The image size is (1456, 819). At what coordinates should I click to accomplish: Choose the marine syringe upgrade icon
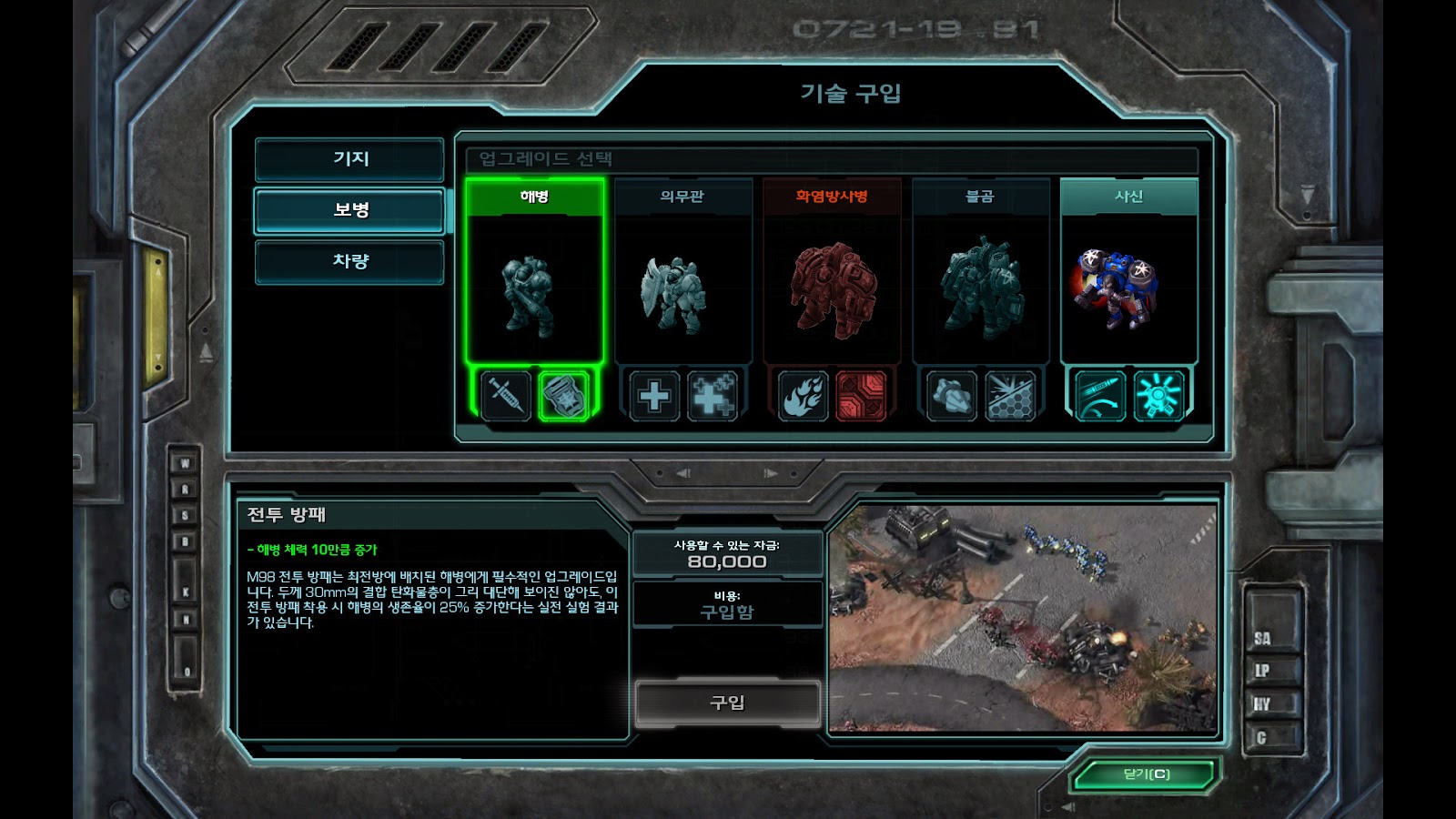[x=505, y=396]
